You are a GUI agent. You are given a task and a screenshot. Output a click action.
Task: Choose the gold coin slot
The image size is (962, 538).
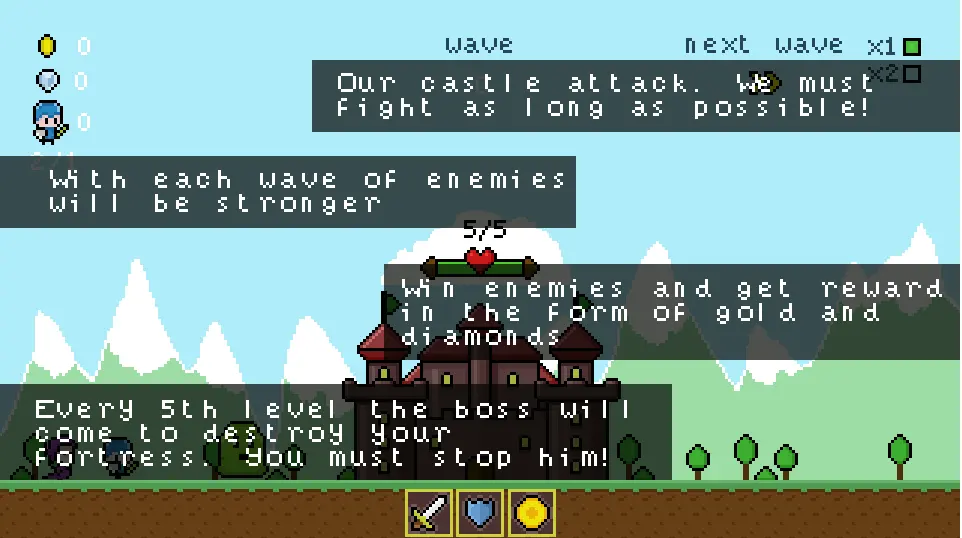pos(531,513)
